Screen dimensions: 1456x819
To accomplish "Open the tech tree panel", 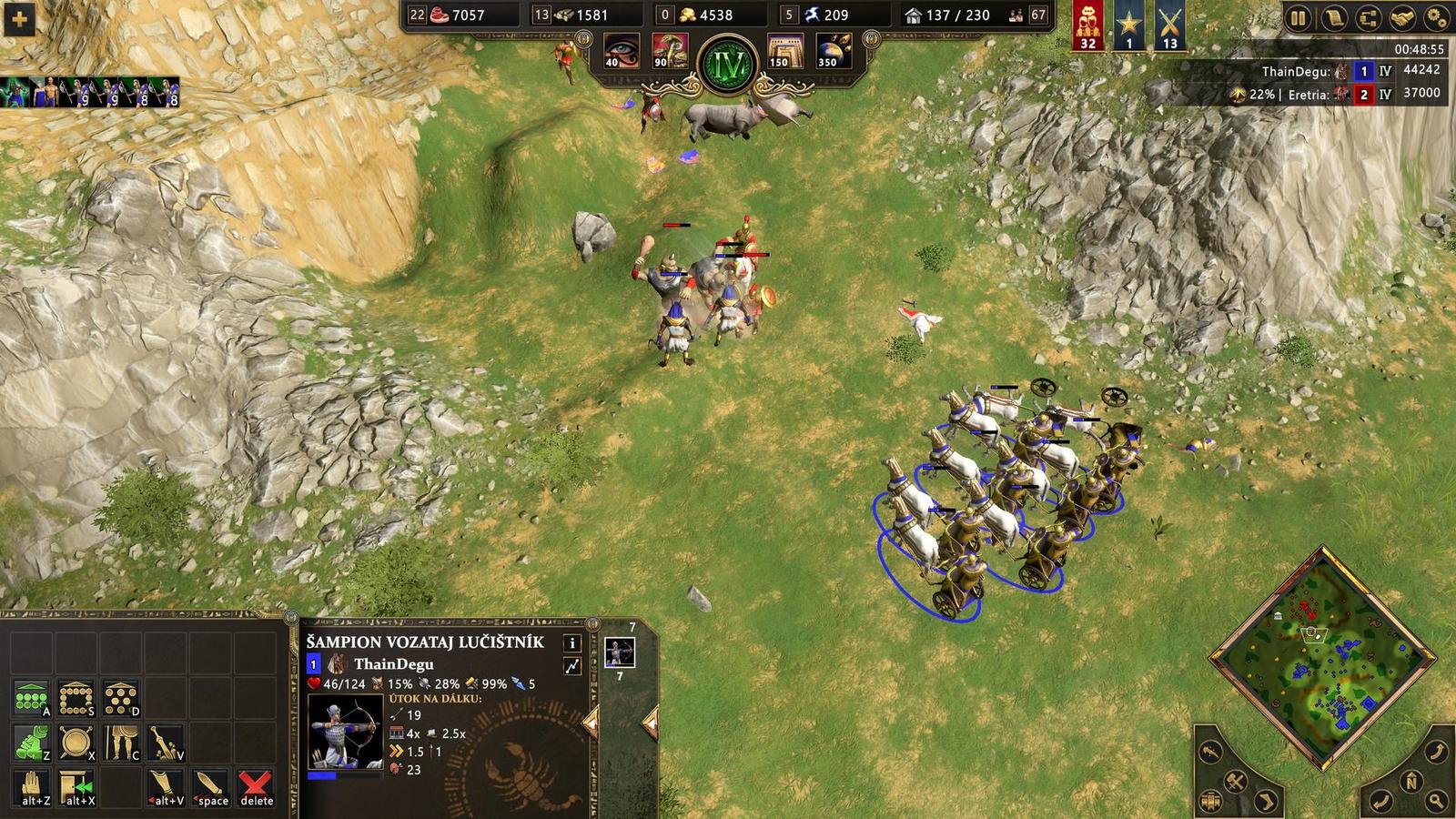I will coord(1370,15).
